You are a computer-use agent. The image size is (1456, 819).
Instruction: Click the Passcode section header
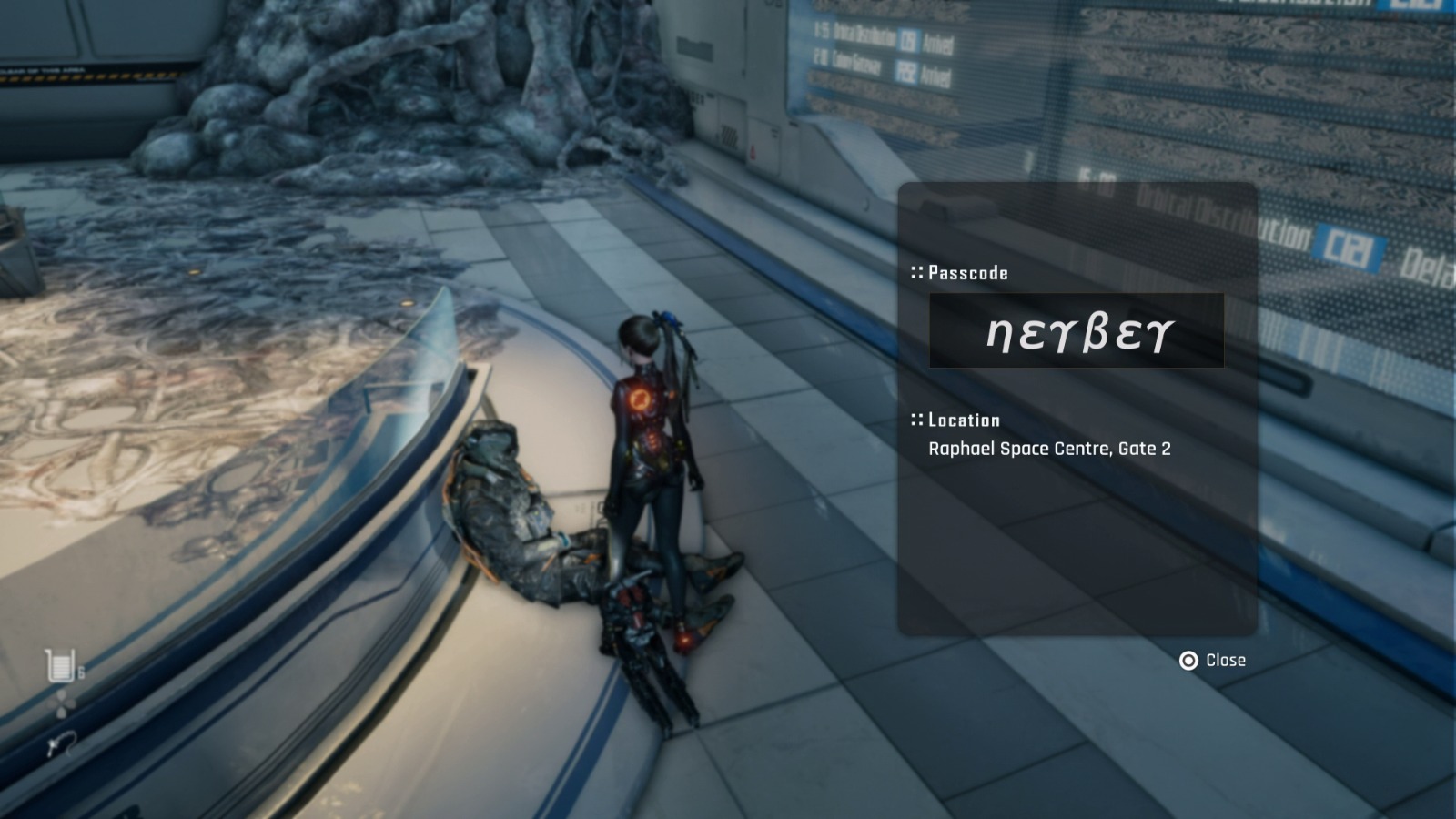[x=967, y=272]
